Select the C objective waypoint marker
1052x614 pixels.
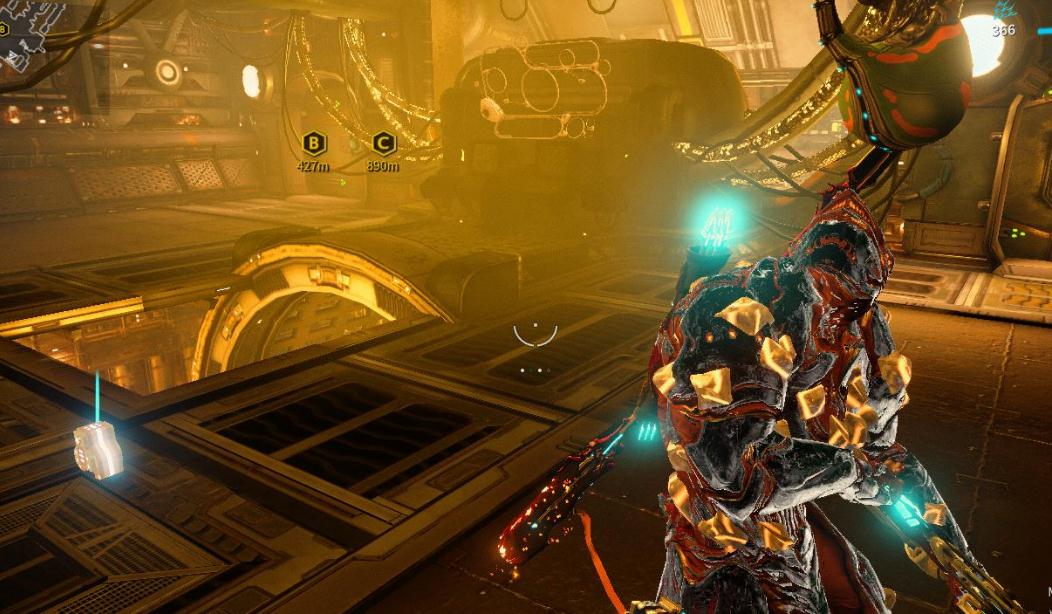pyautogui.click(x=382, y=143)
